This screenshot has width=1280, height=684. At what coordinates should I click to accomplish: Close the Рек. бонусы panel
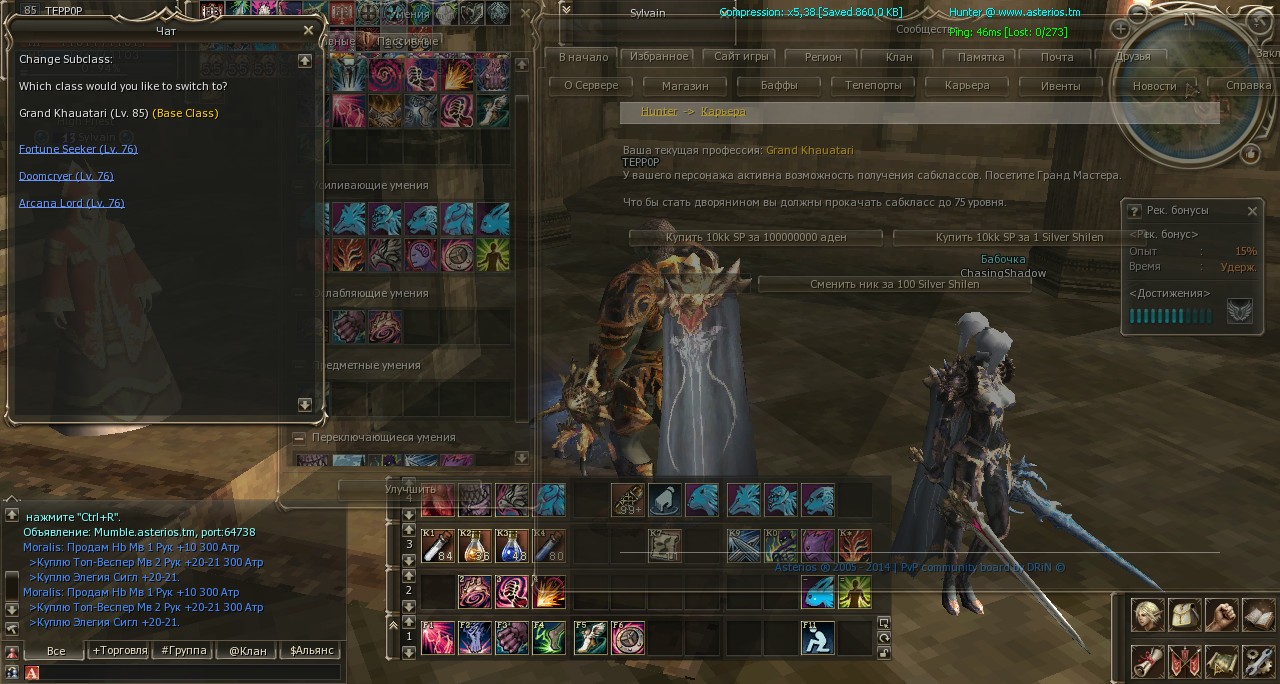coord(1252,211)
